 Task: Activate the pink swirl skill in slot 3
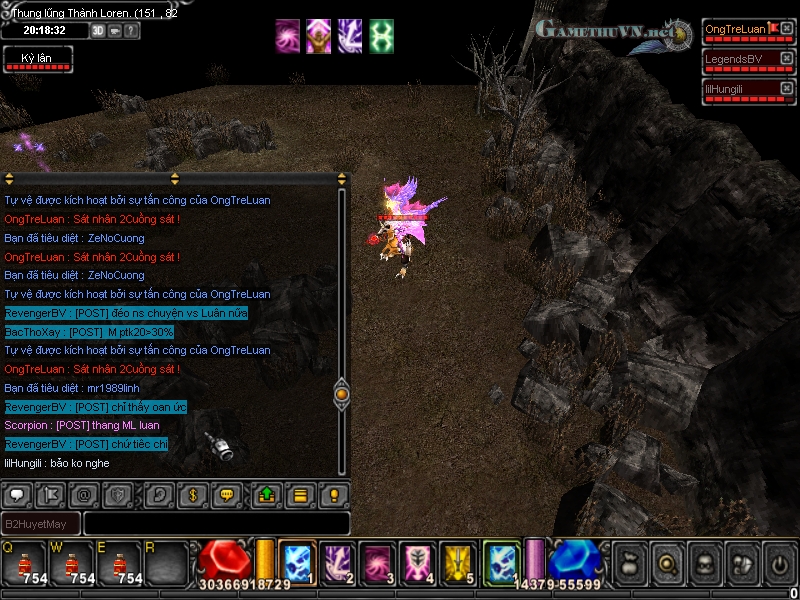[x=377, y=562]
